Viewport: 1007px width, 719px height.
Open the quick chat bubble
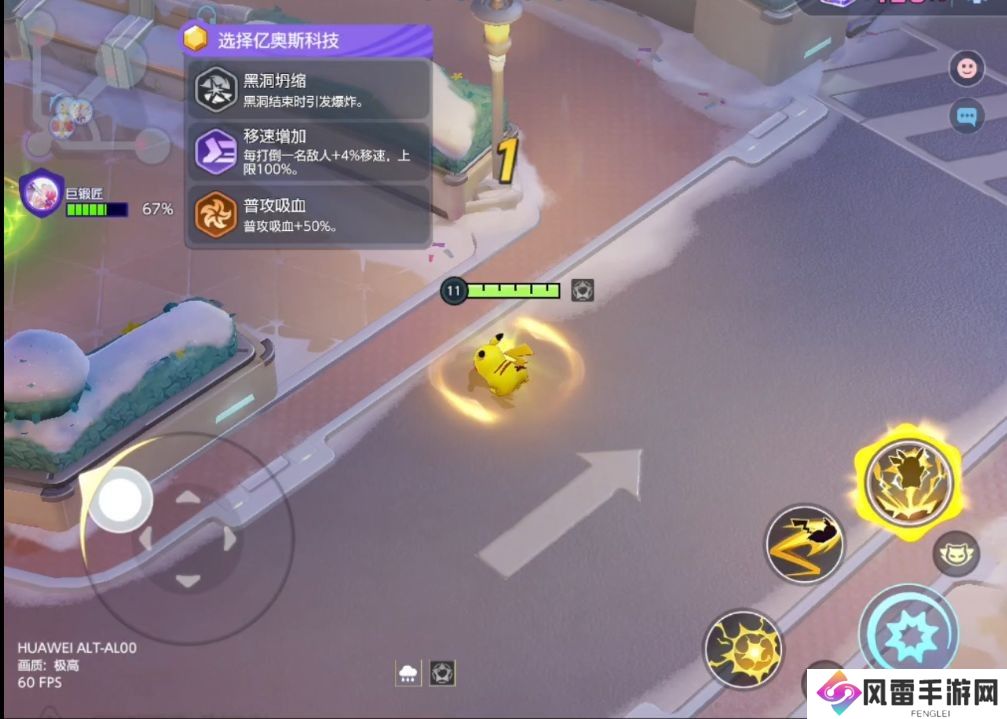[966, 116]
